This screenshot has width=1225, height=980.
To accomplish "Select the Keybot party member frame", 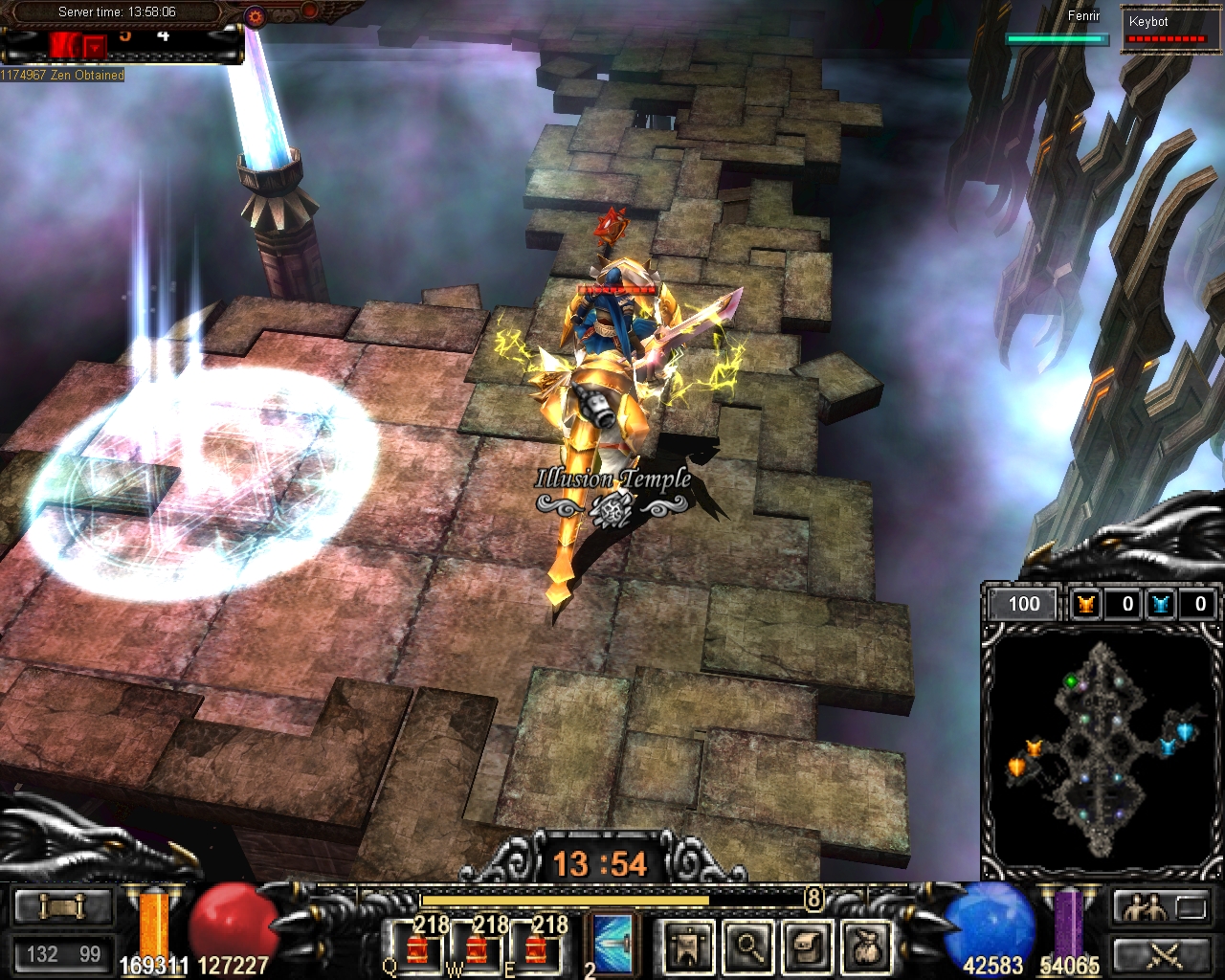I will [1166, 31].
